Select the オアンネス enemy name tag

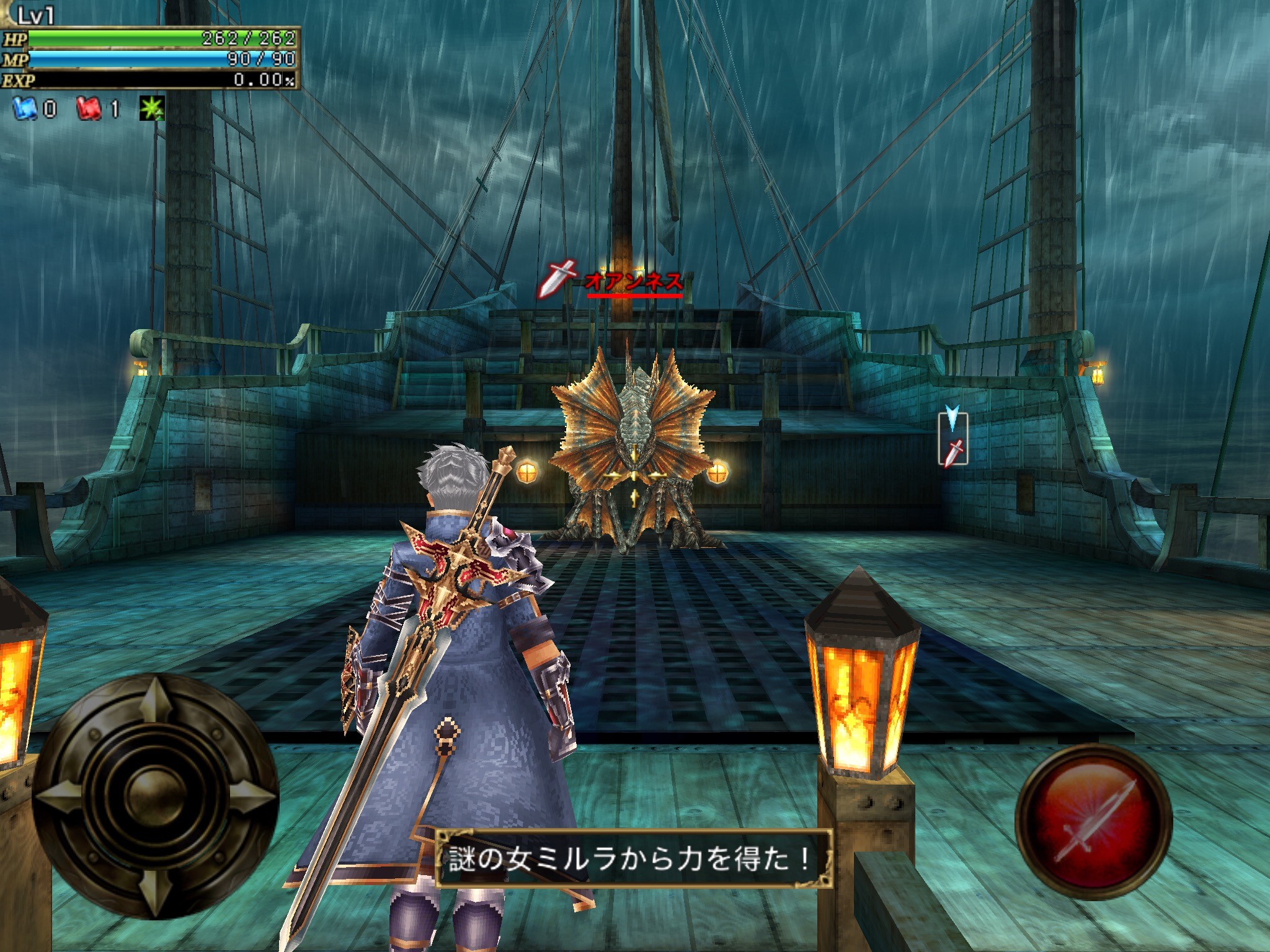[x=633, y=283]
